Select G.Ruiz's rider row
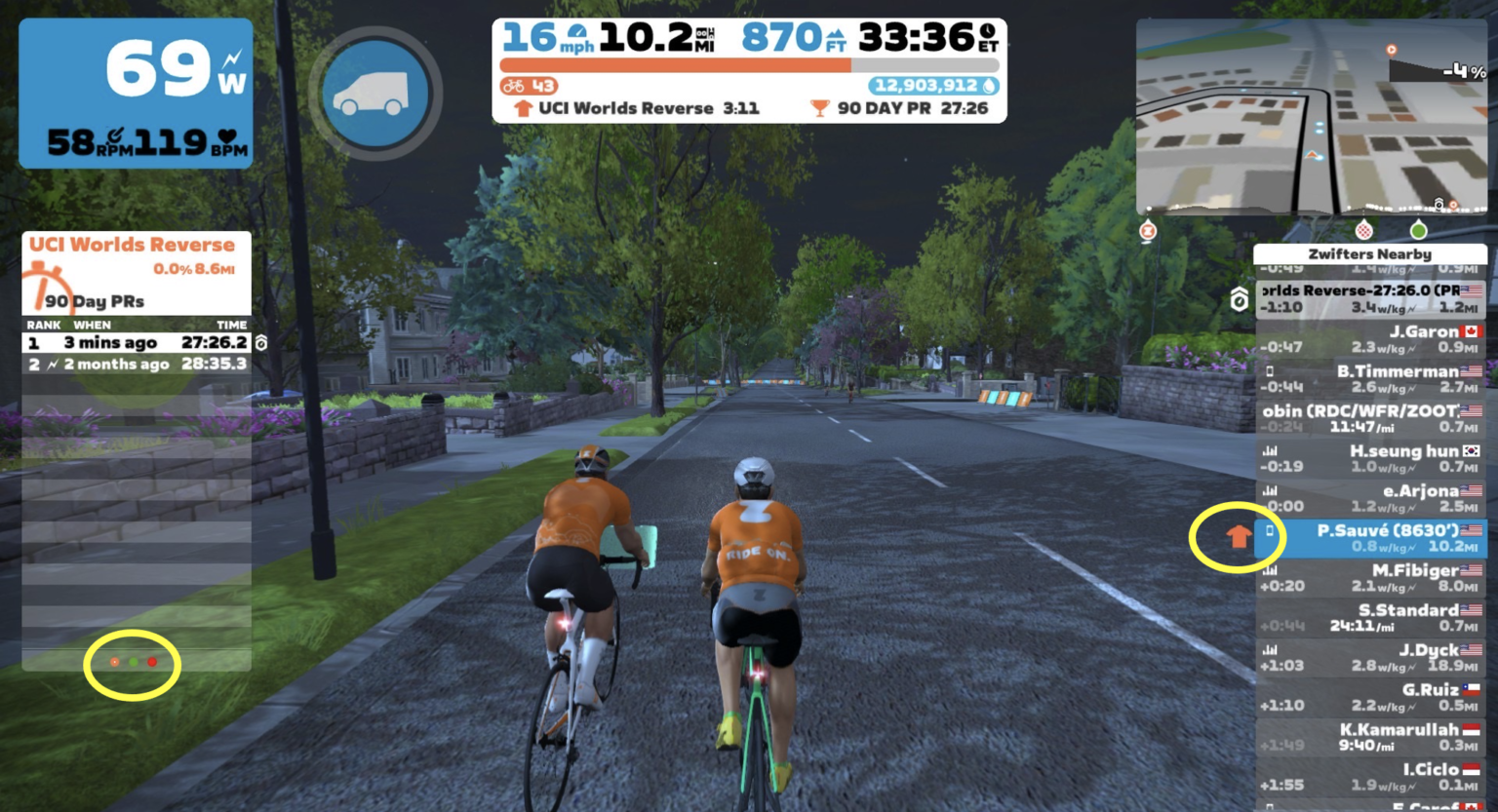Image resolution: width=1498 pixels, height=812 pixels. 1370,698
